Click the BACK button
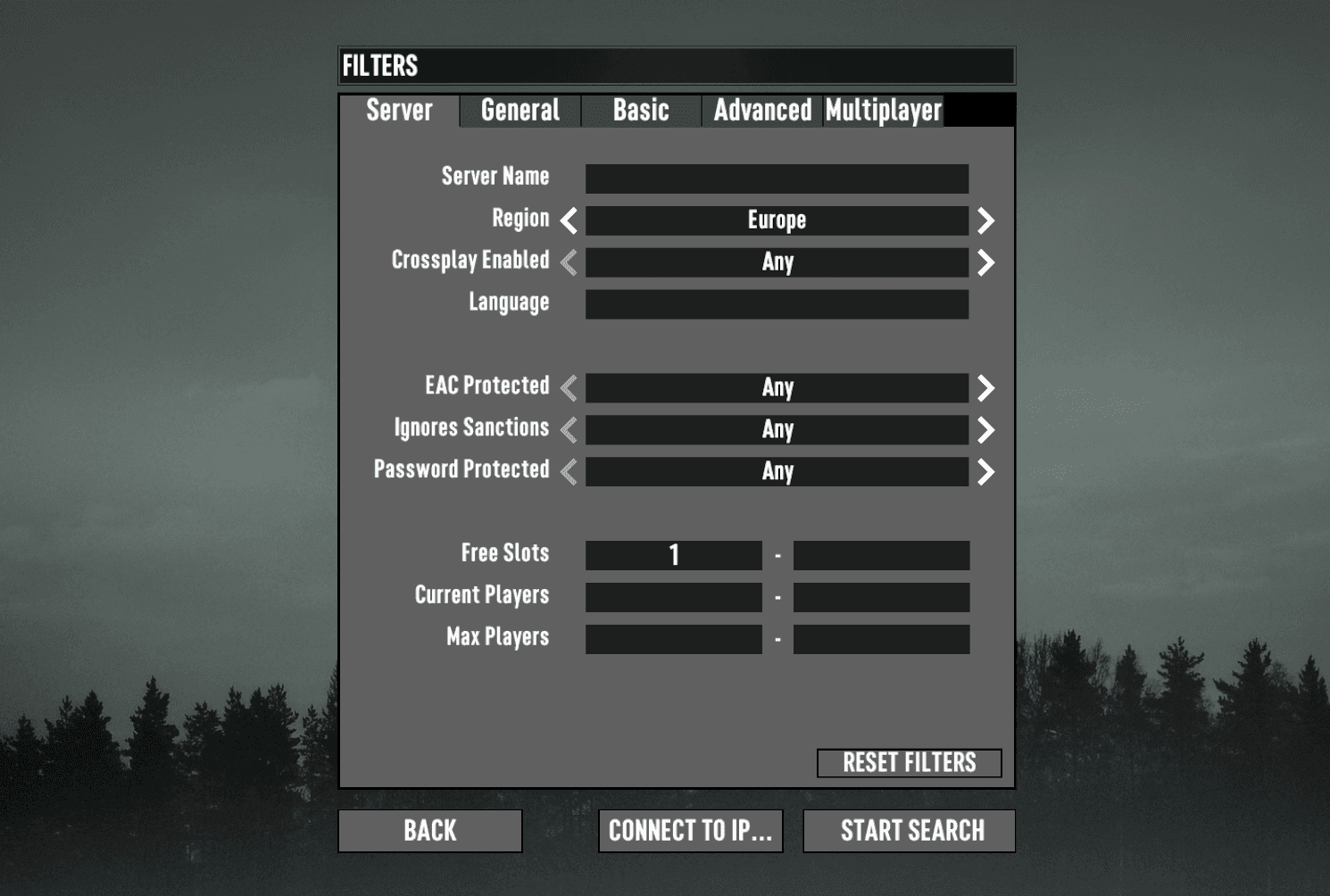This screenshot has width=1330, height=896. tap(429, 831)
